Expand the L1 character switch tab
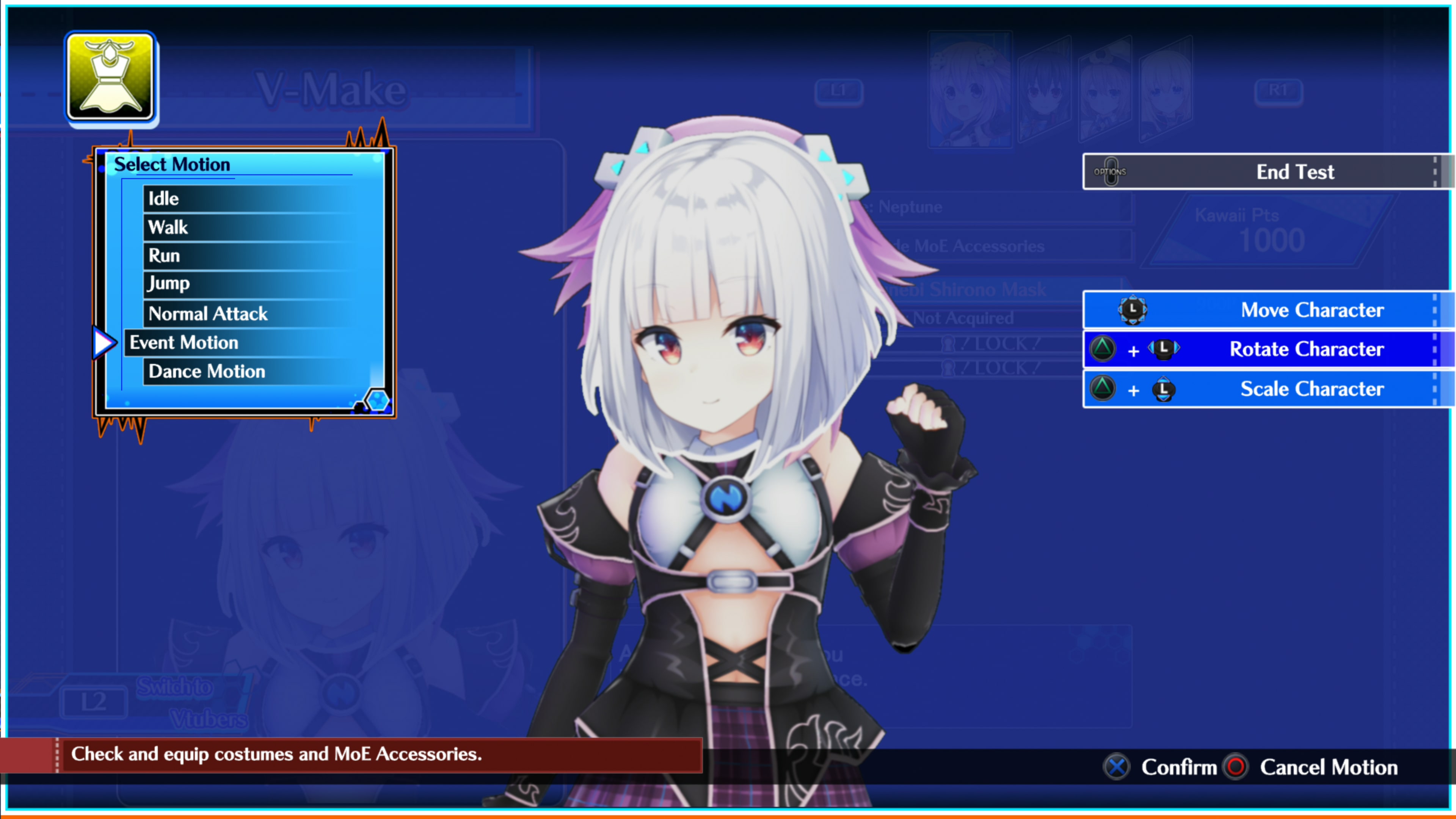 (x=839, y=91)
